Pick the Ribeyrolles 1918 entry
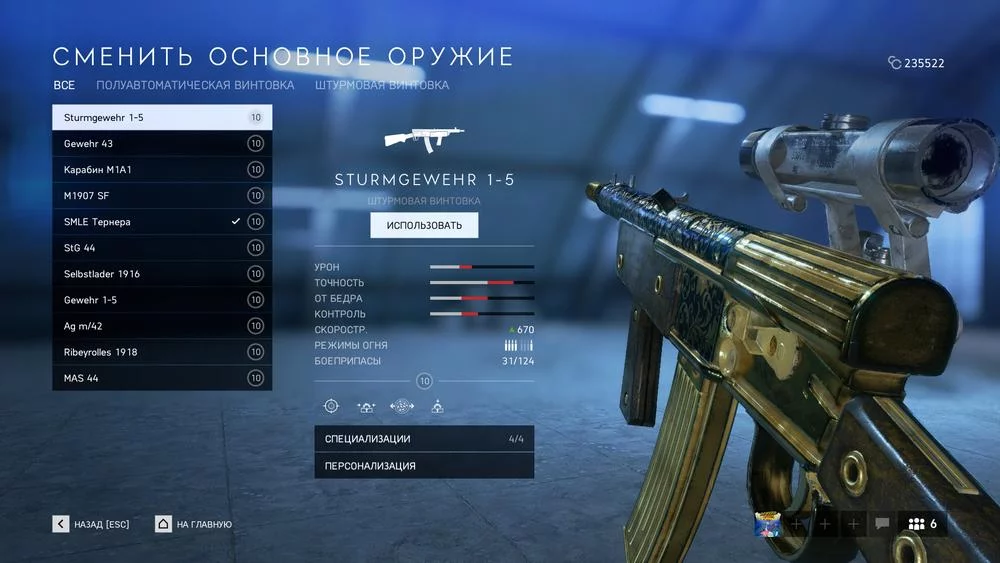Screen dimensions: 1000x563 tap(160, 351)
